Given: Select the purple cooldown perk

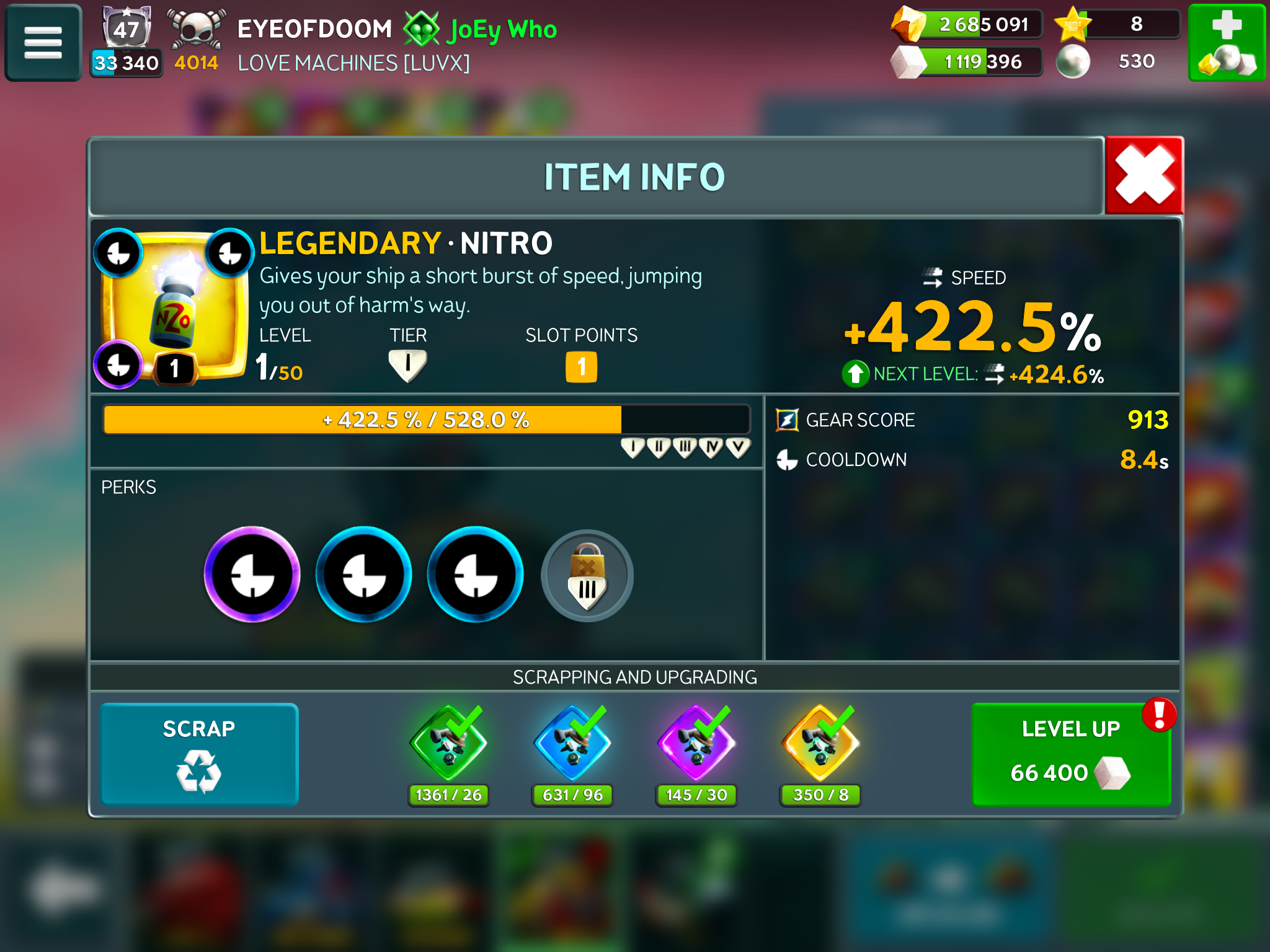Looking at the screenshot, I should point(252,575).
